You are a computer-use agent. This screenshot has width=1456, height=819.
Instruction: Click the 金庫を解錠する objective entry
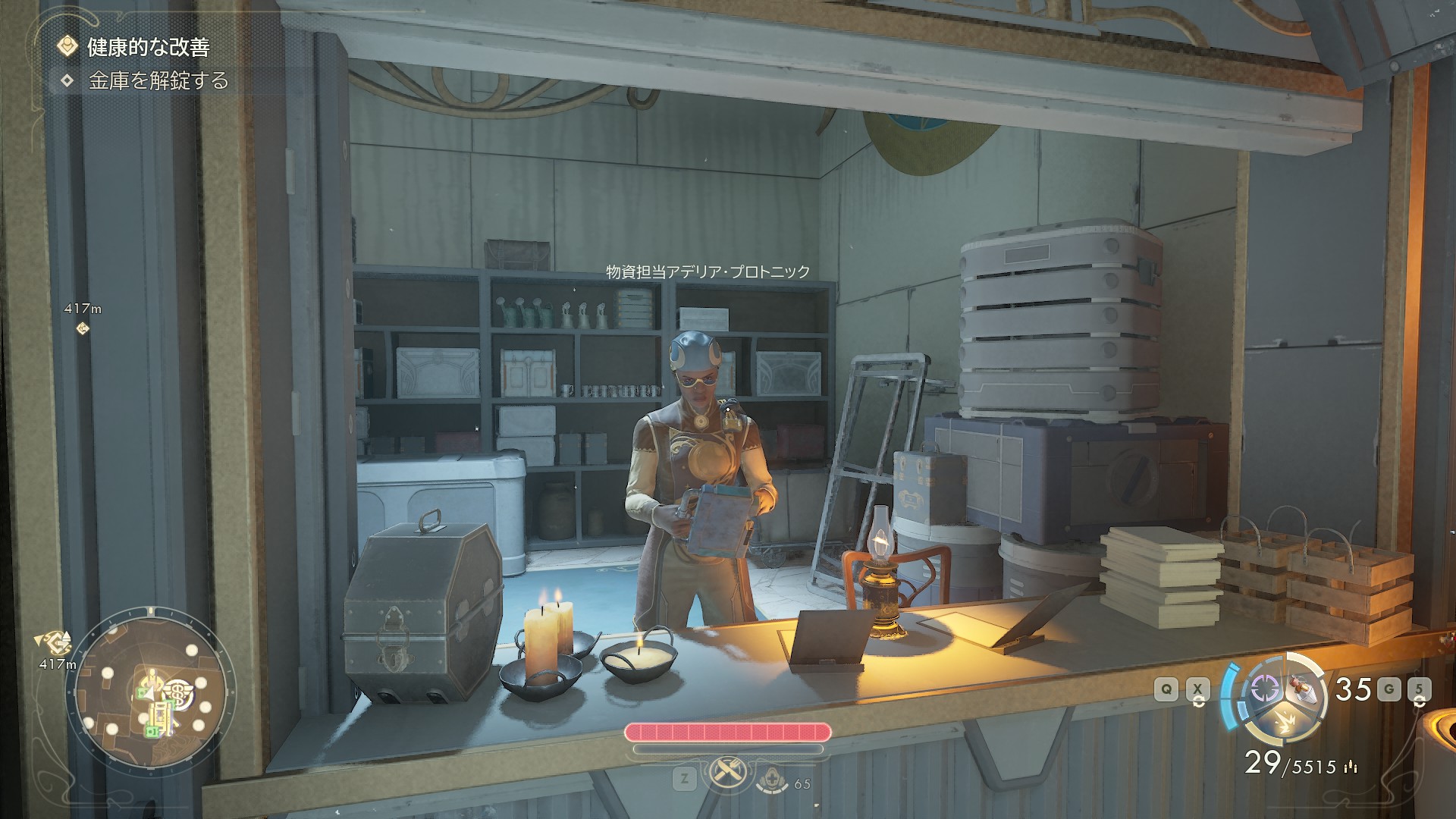click(x=158, y=81)
